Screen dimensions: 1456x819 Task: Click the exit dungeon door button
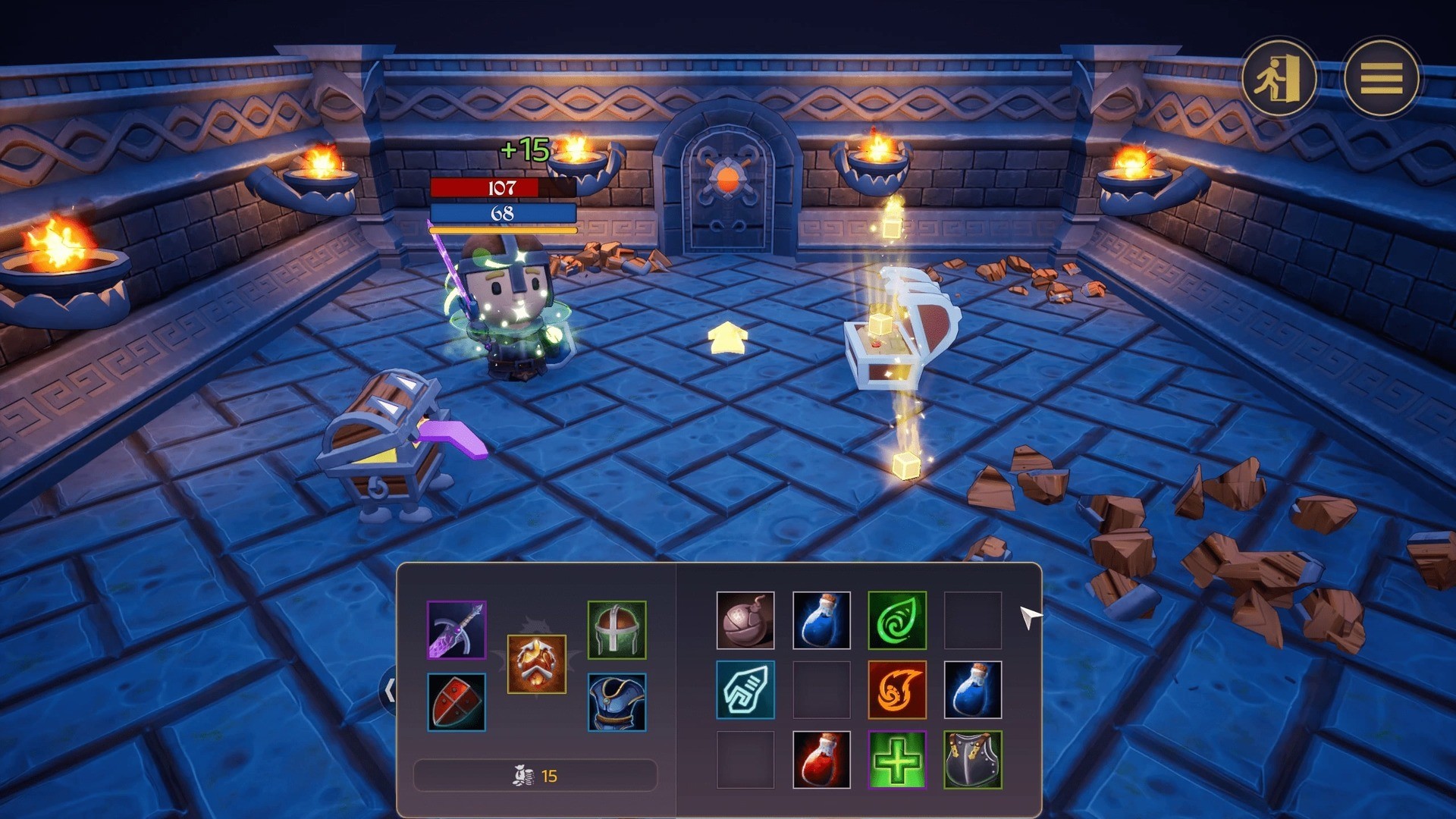coord(1279,77)
